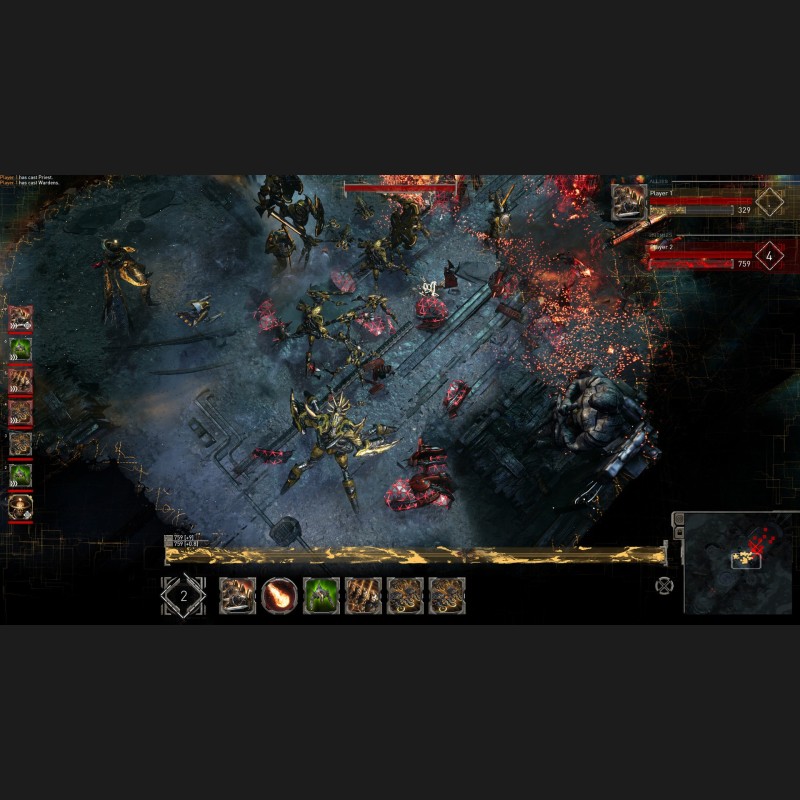The image size is (800, 800).
Task: Cast the fireball spell card
Action: tap(279, 596)
